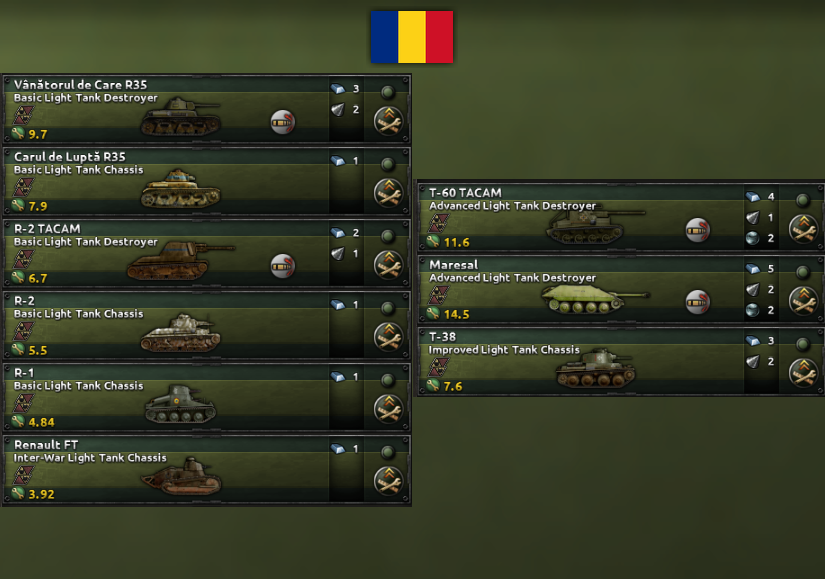Open the variant upgrade button for Maresal
The width and height of the screenshot is (825, 579).
[x=803, y=300]
